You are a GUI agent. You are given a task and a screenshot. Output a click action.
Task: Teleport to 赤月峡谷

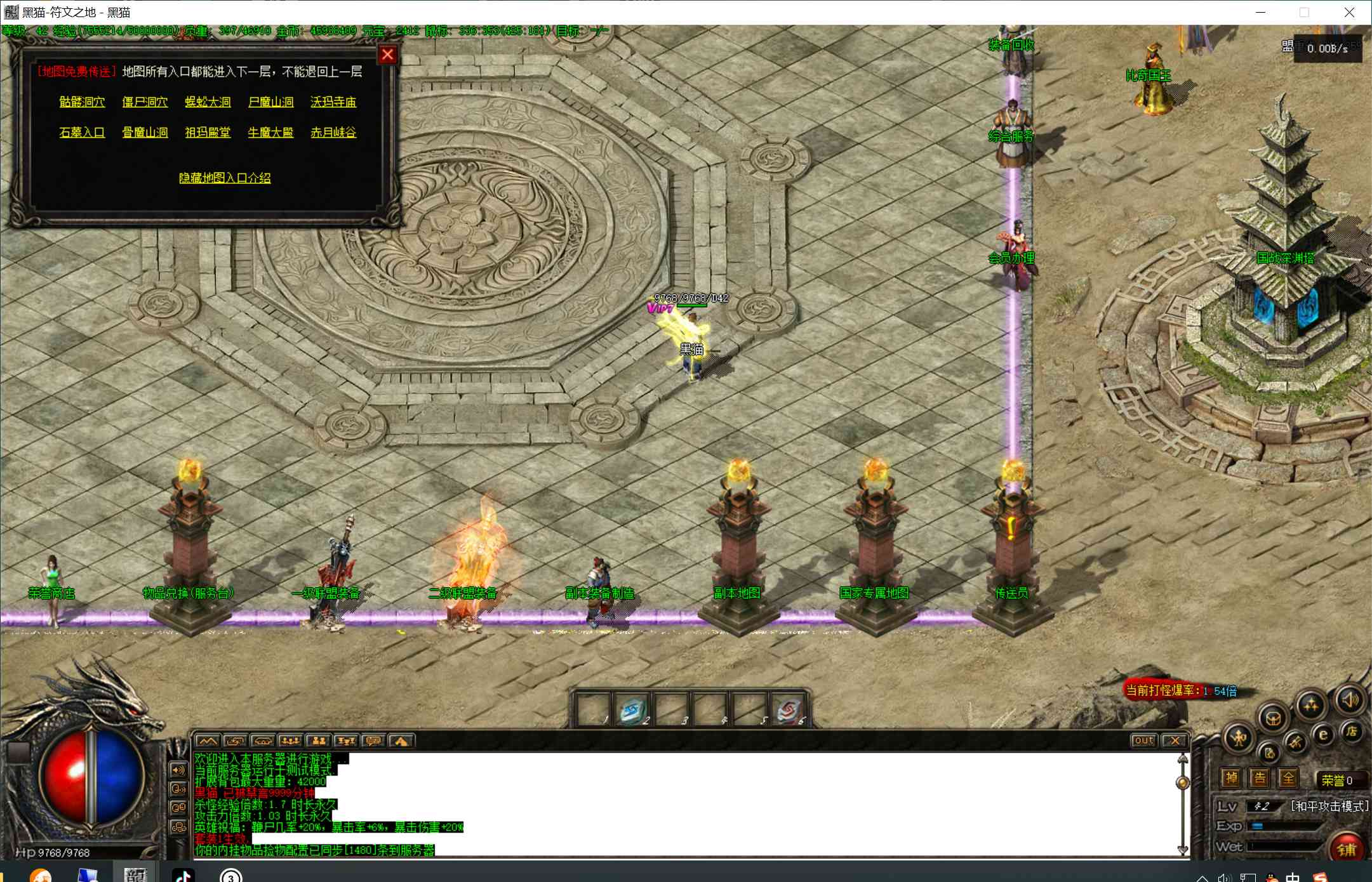tap(333, 132)
